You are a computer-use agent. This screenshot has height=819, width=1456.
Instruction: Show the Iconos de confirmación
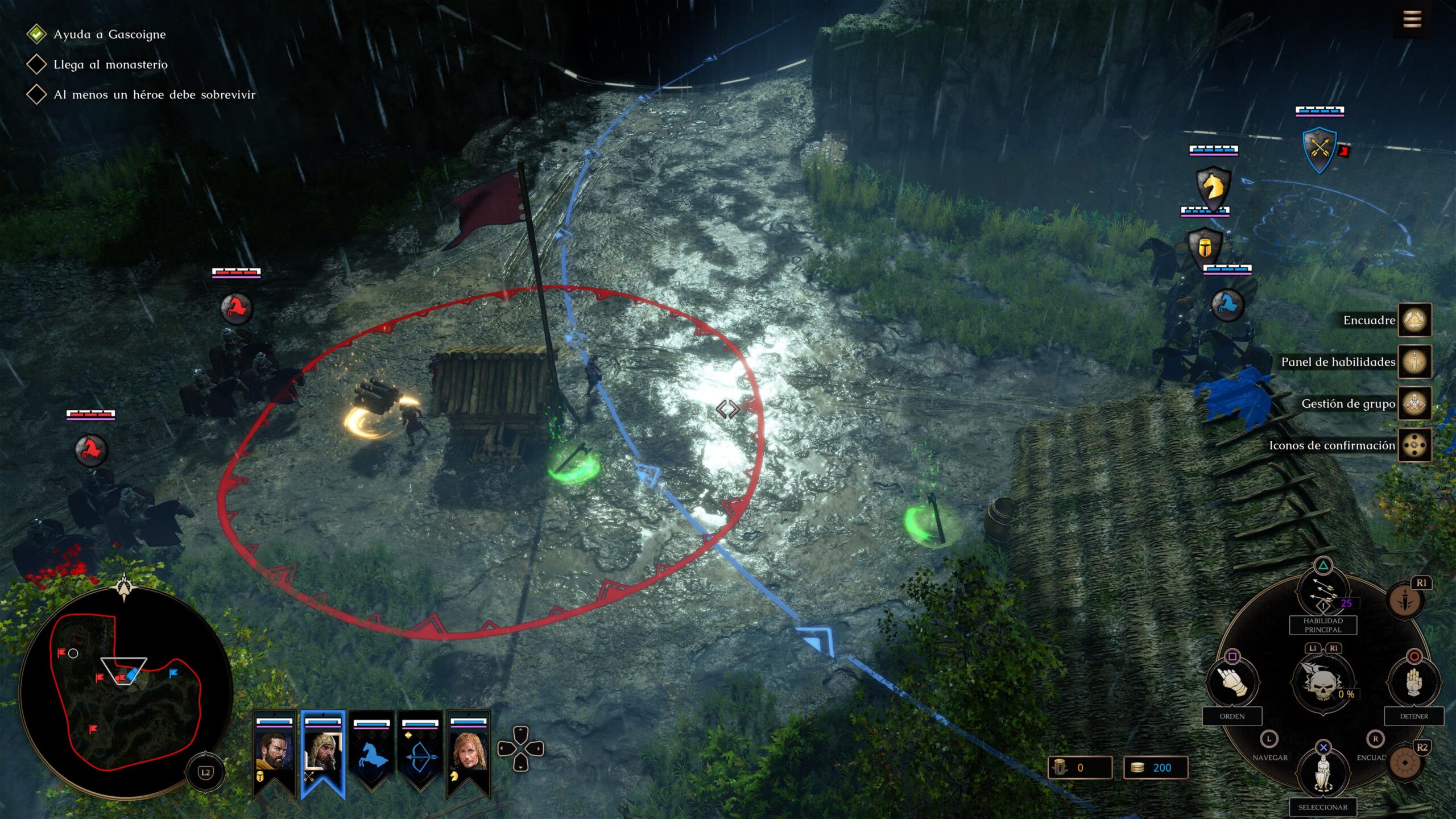[x=1414, y=445]
